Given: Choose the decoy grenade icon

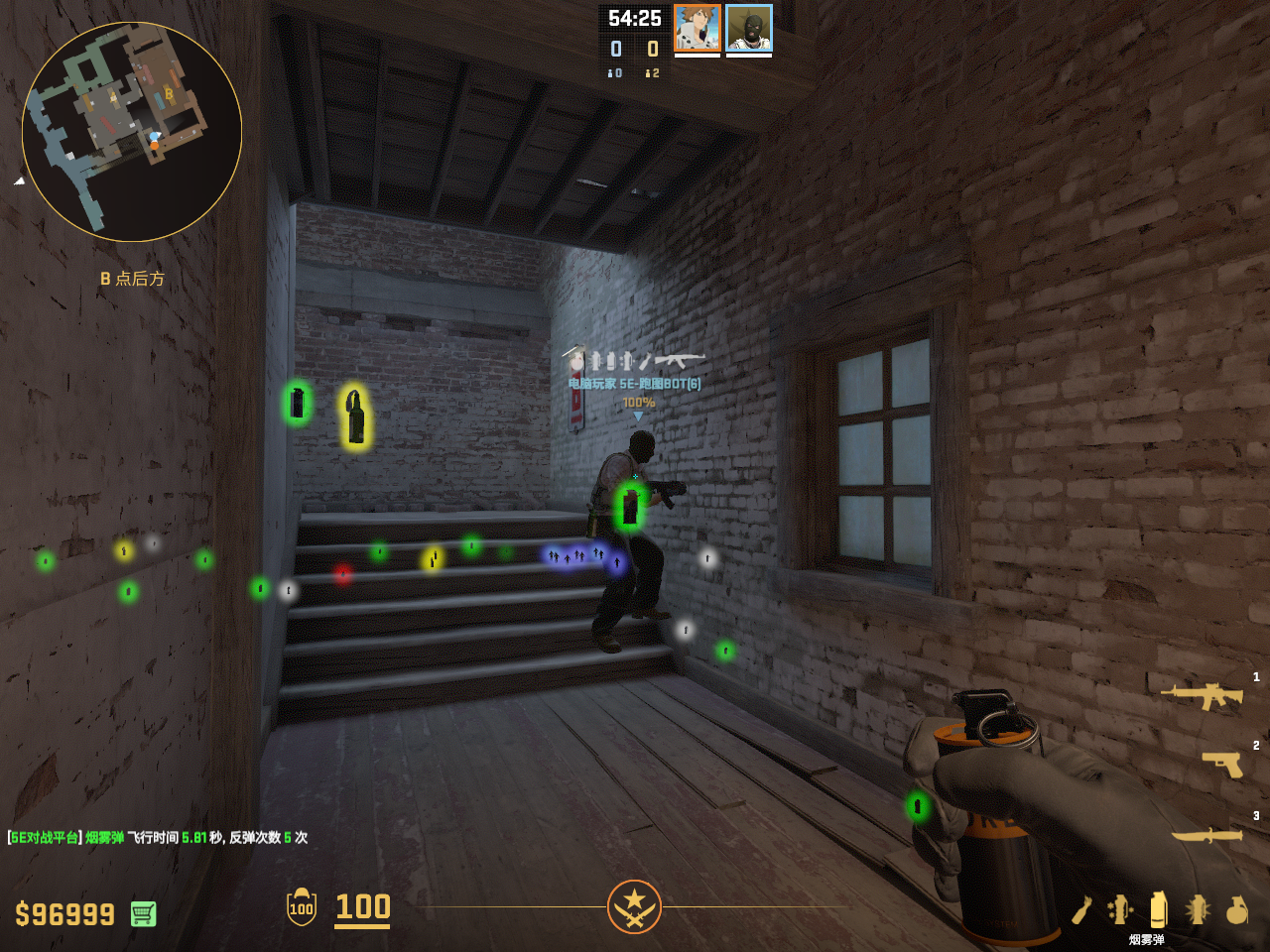Looking at the screenshot, I should (1120, 908).
